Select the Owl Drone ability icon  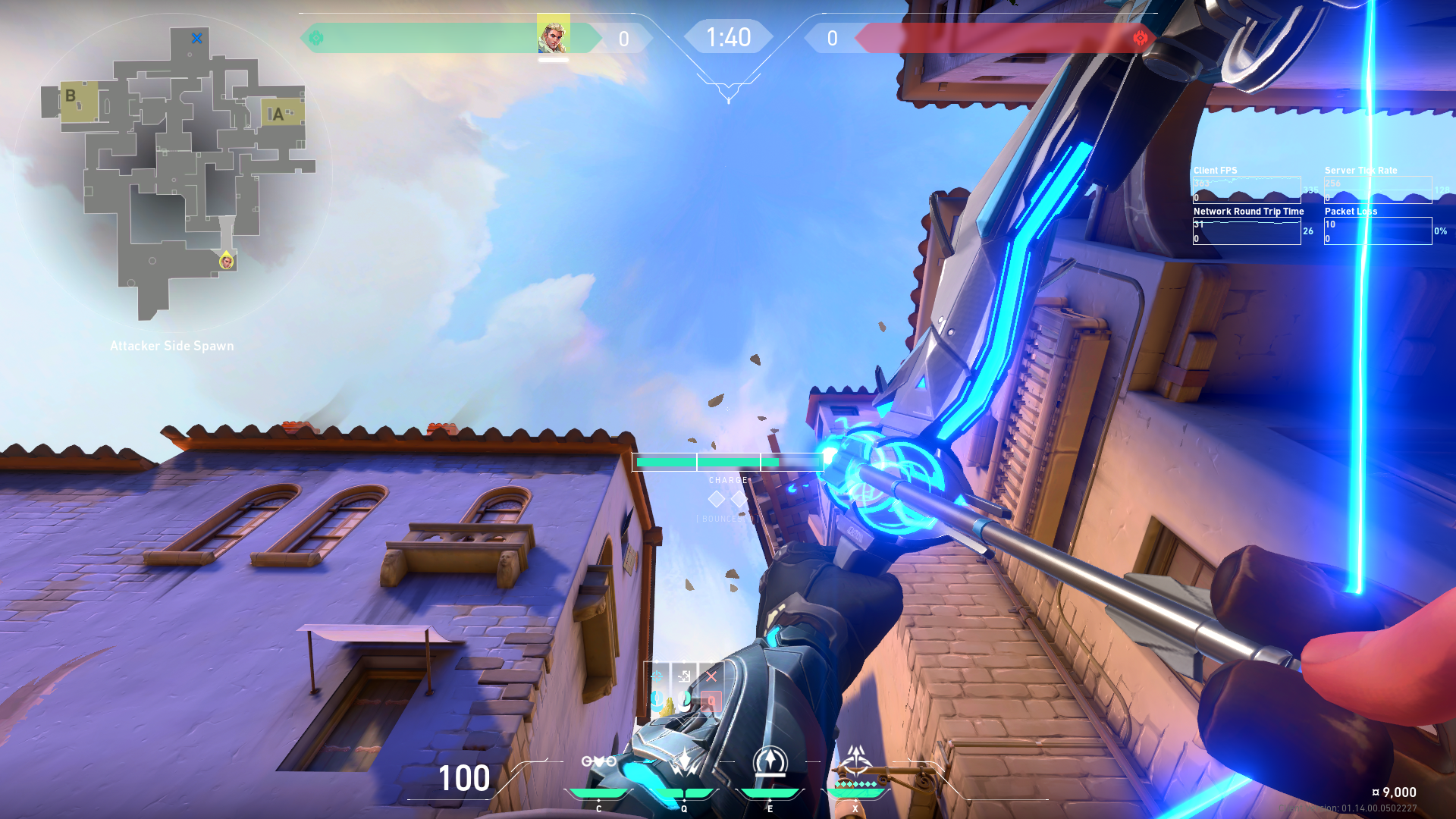click(598, 761)
